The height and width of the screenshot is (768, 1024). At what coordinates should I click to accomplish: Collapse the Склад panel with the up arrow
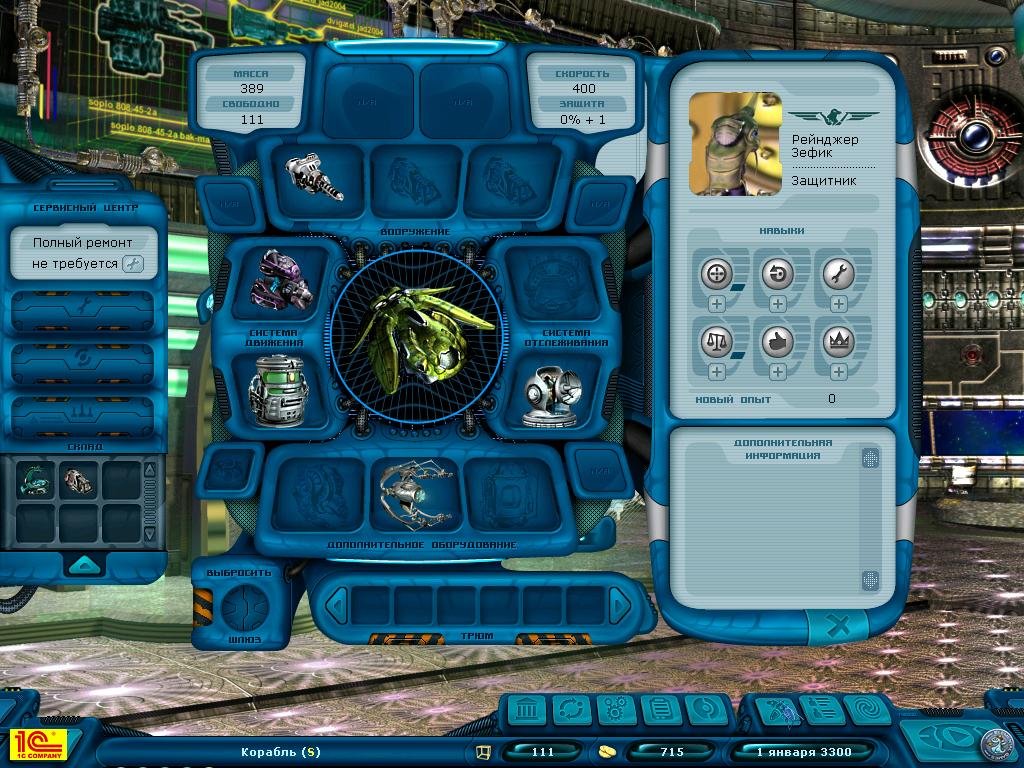pyautogui.click(x=83, y=565)
